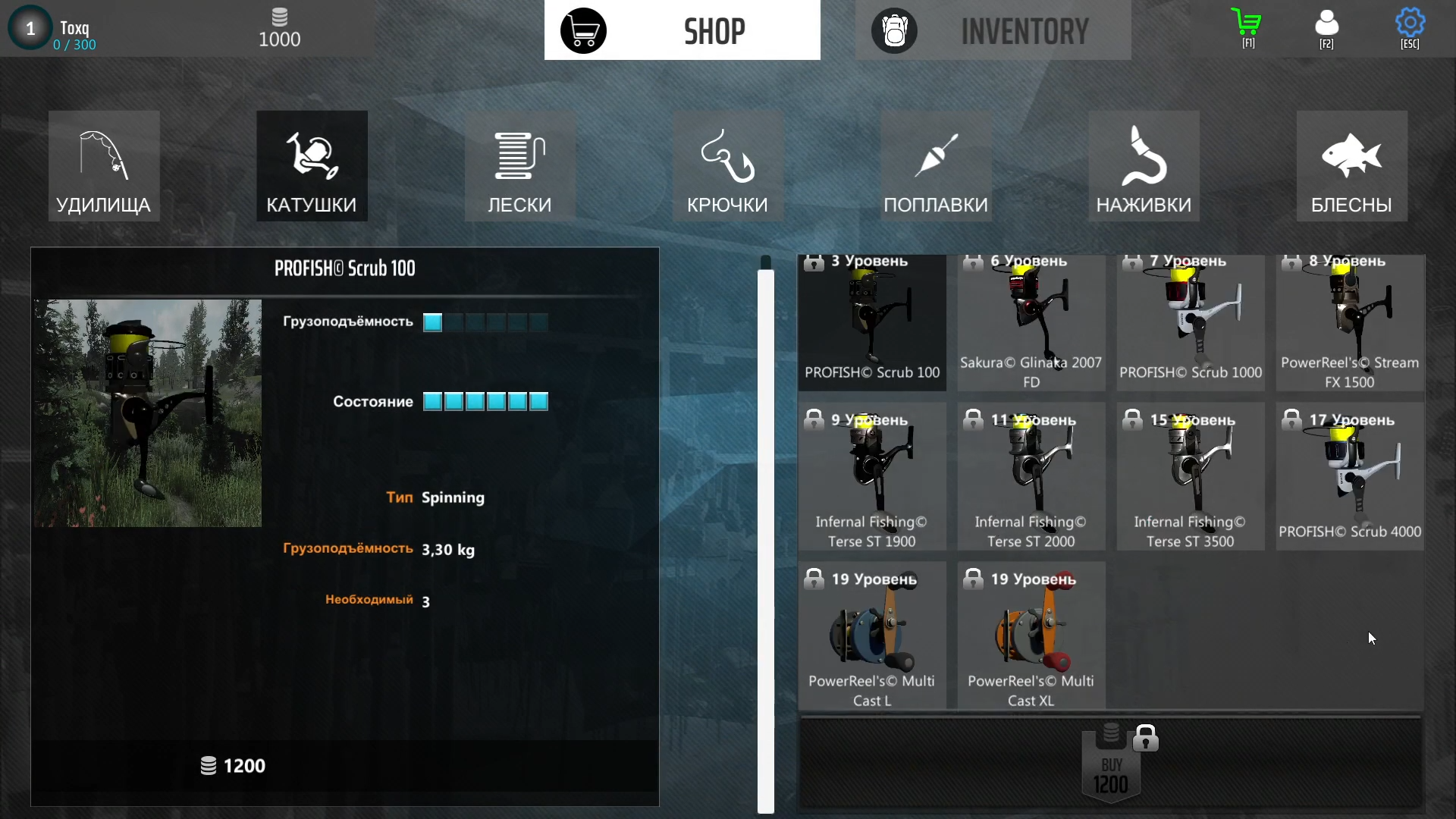Screen dimensions: 1456x819
Task: Click the BUY 1200 button
Action: point(1111,766)
